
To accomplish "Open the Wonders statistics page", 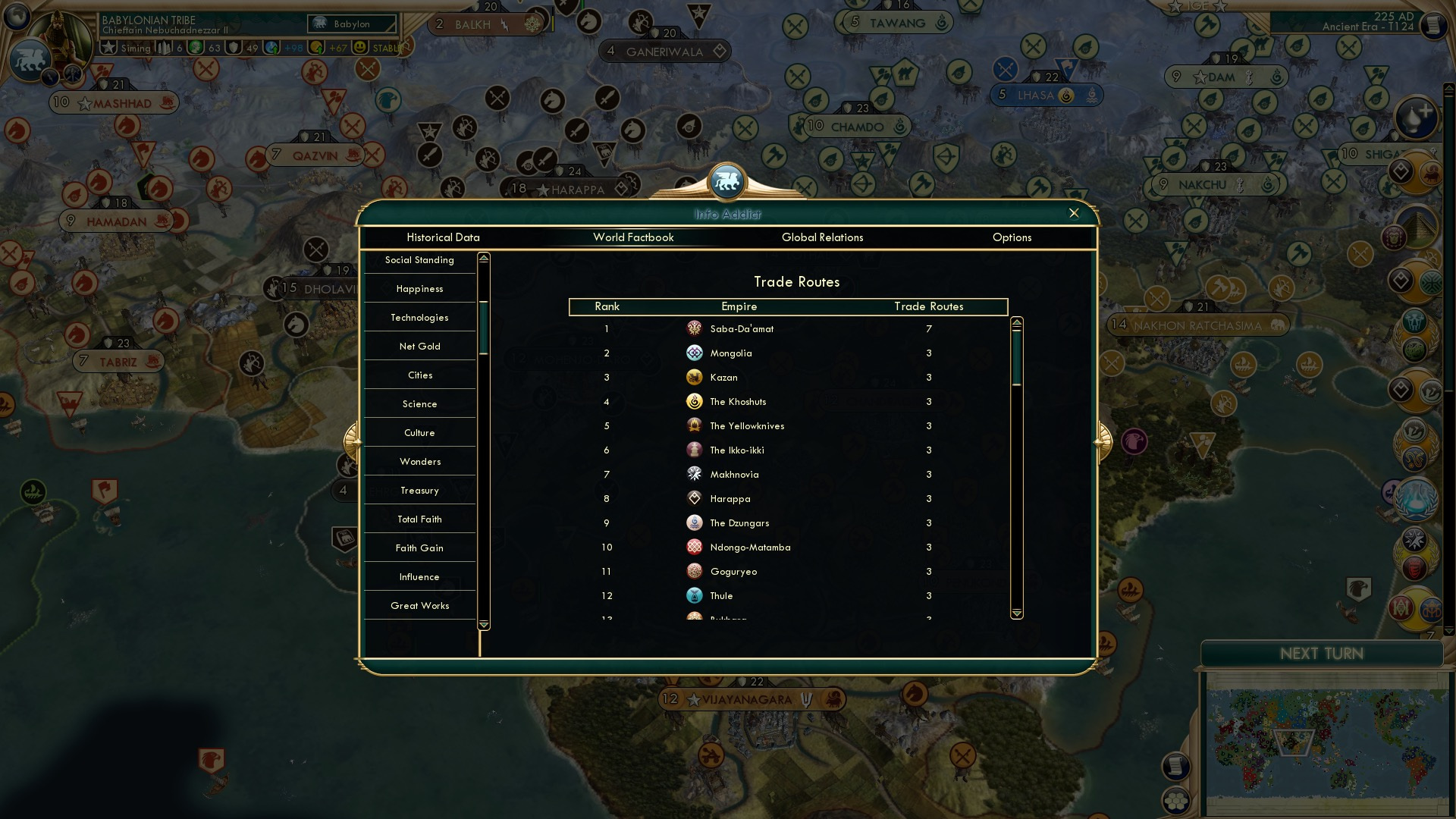I will tap(419, 461).
